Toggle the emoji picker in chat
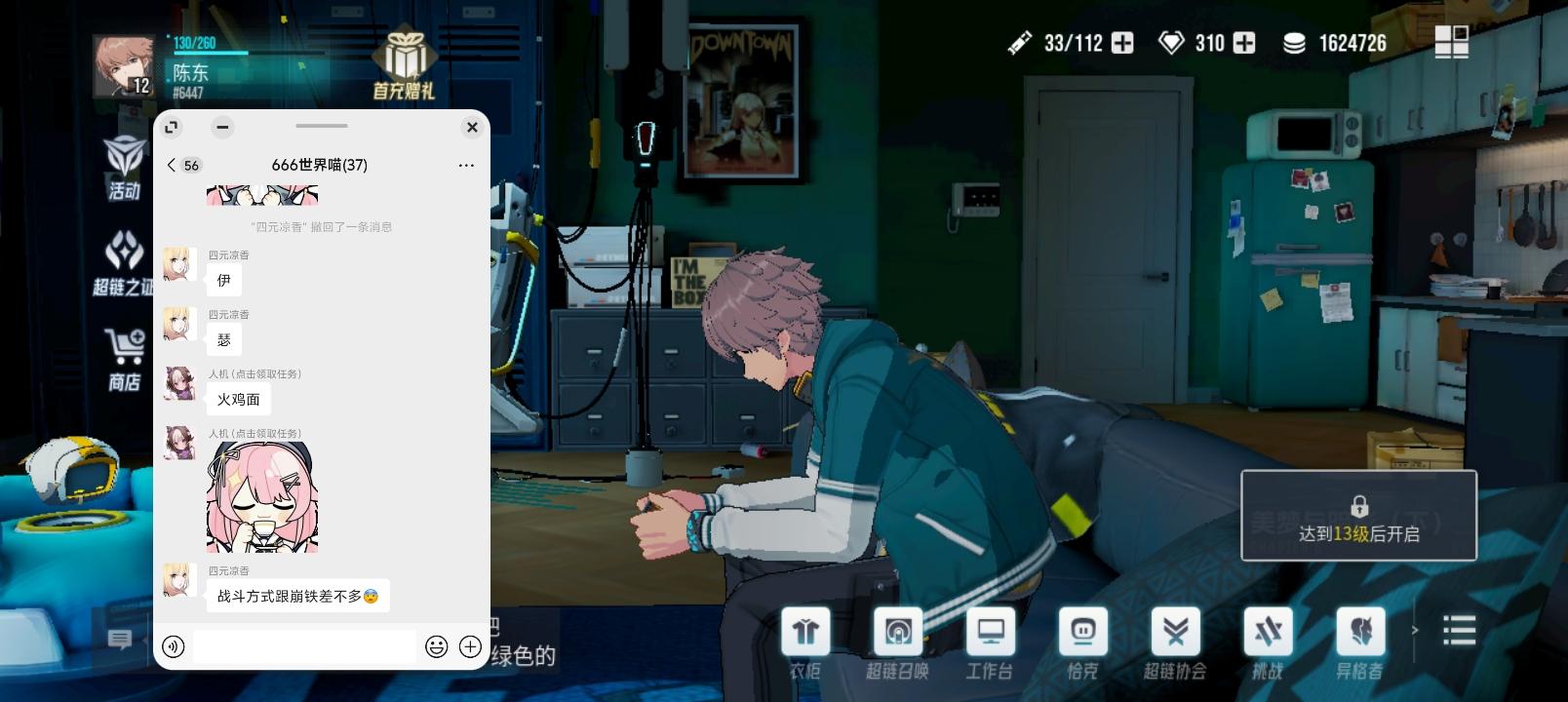The image size is (1568, 702). (436, 646)
